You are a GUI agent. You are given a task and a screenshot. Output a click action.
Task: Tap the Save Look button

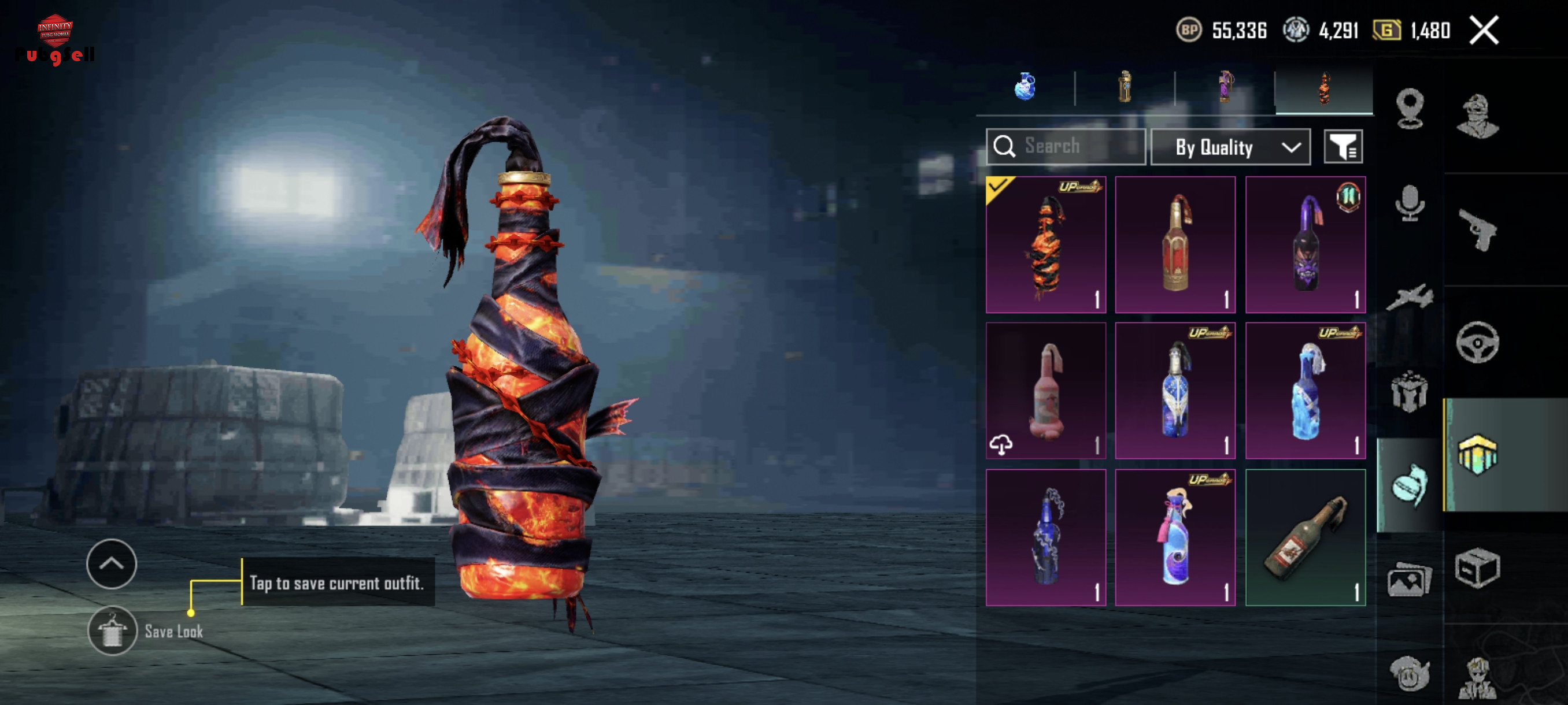(113, 631)
